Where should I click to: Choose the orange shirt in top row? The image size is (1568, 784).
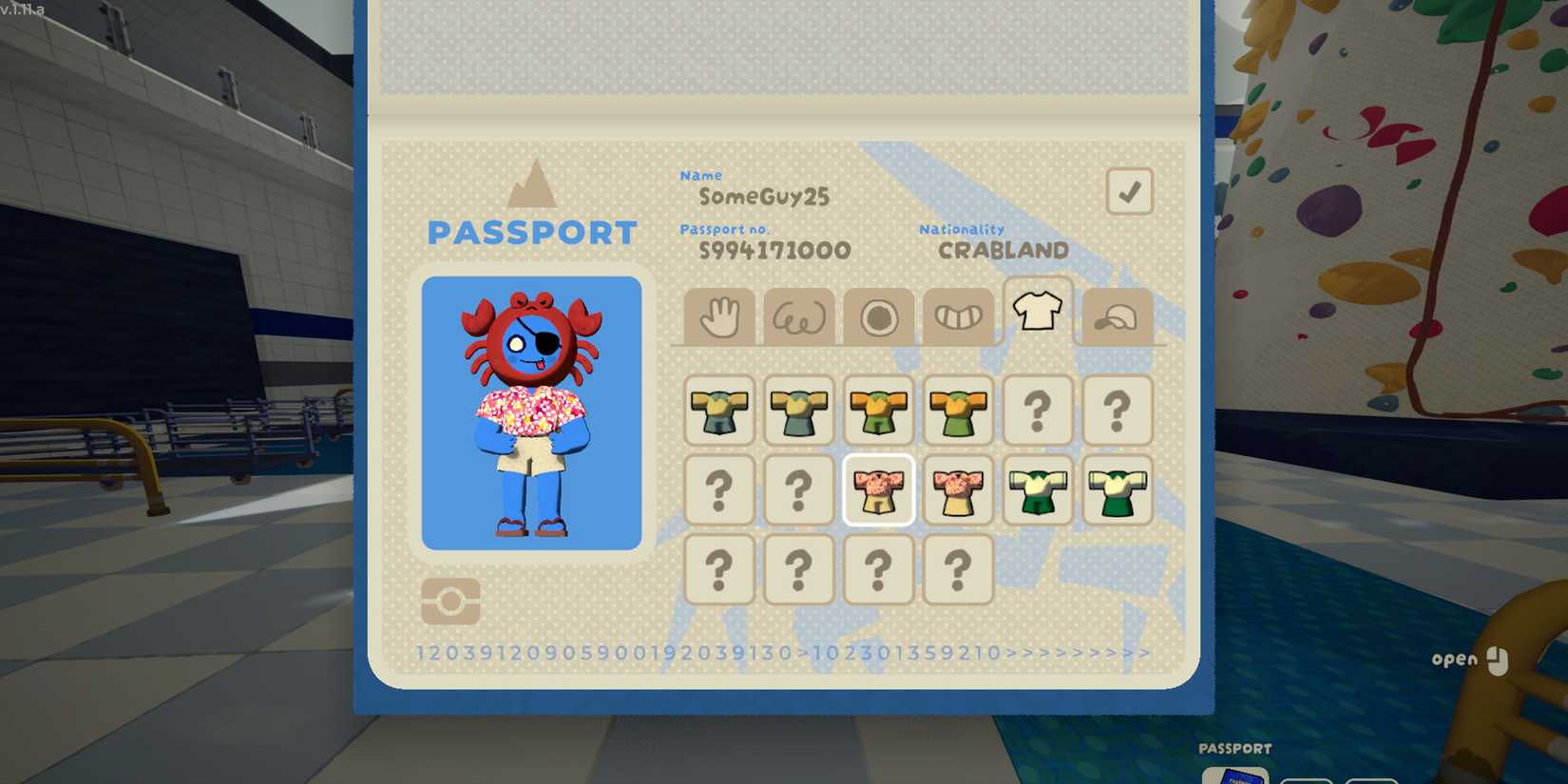[x=879, y=410]
